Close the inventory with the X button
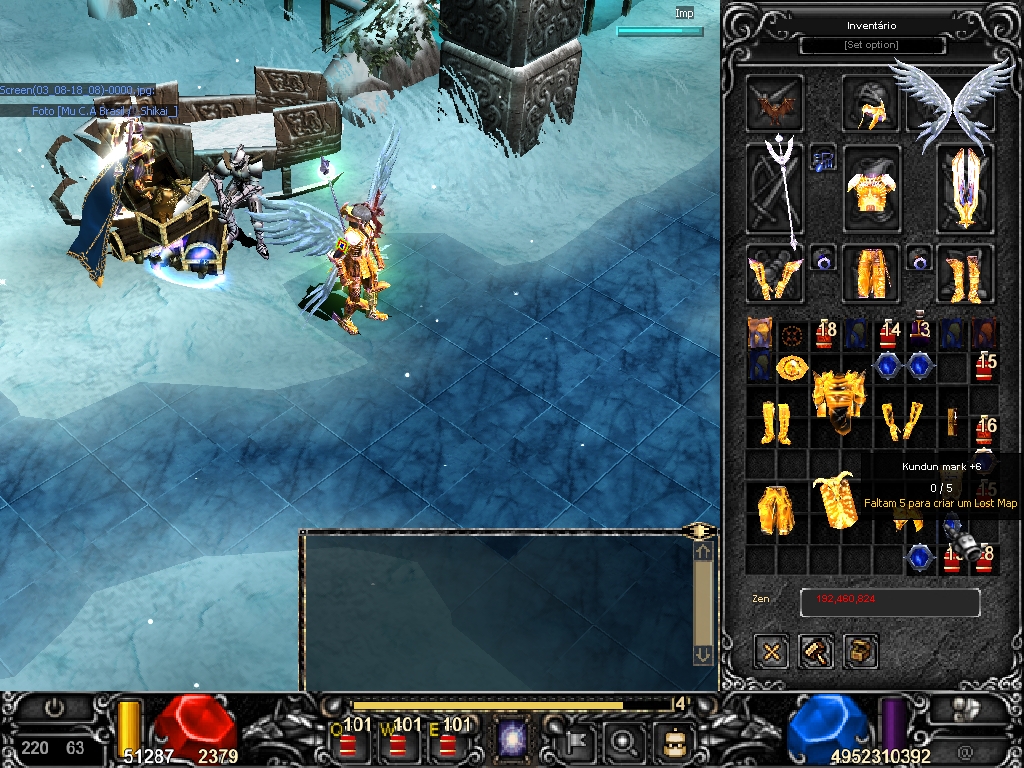 (771, 652)
